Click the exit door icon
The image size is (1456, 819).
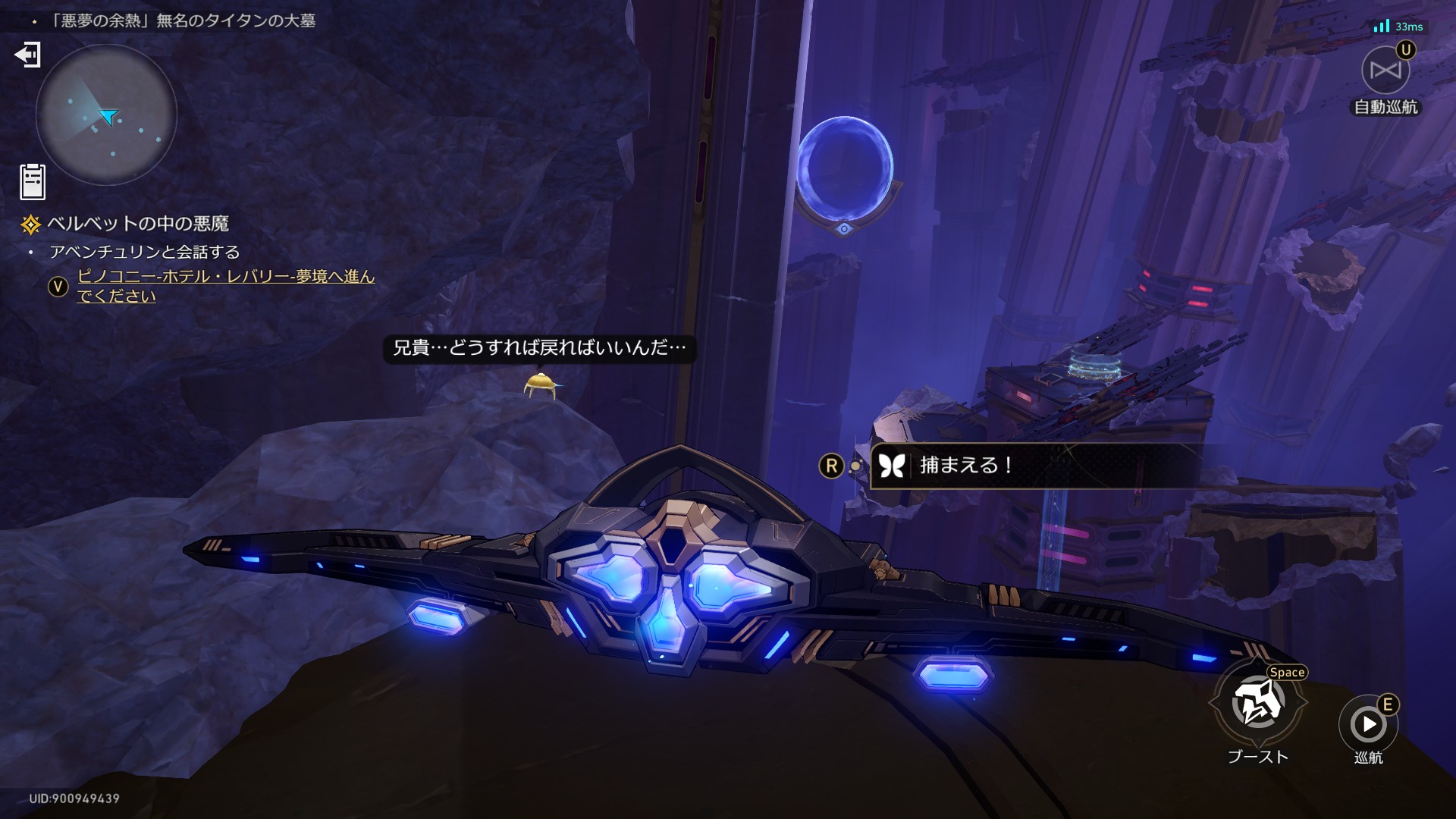click(27, 55)
